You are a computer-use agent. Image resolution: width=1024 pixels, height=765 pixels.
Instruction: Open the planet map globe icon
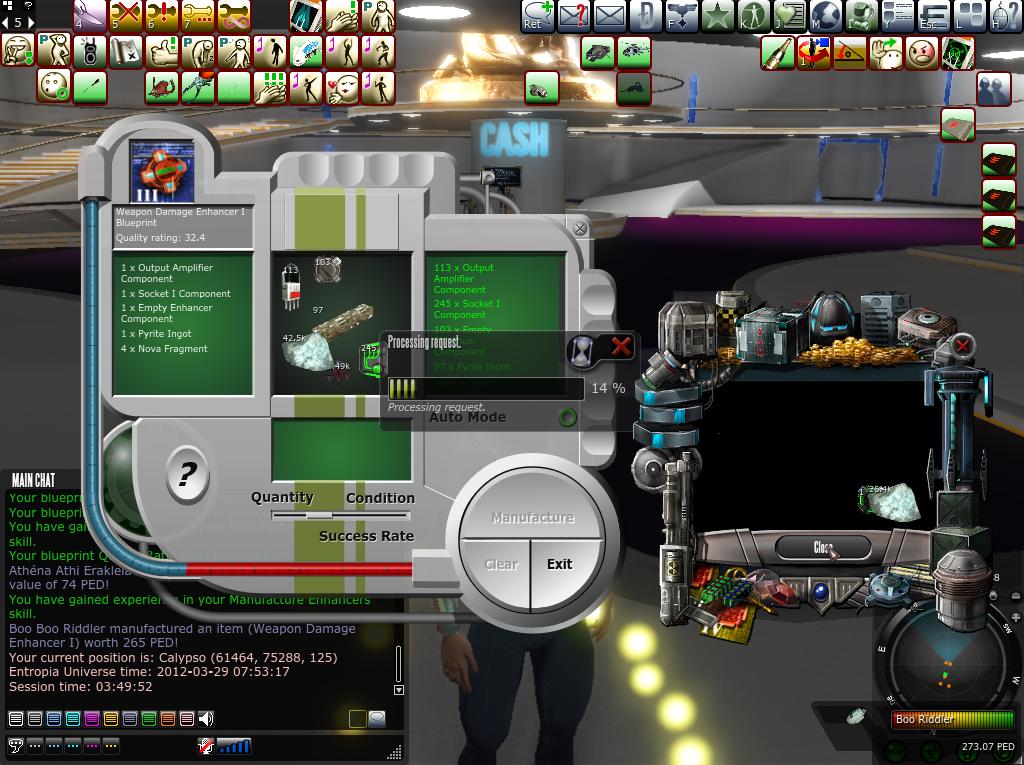point(825,16)
